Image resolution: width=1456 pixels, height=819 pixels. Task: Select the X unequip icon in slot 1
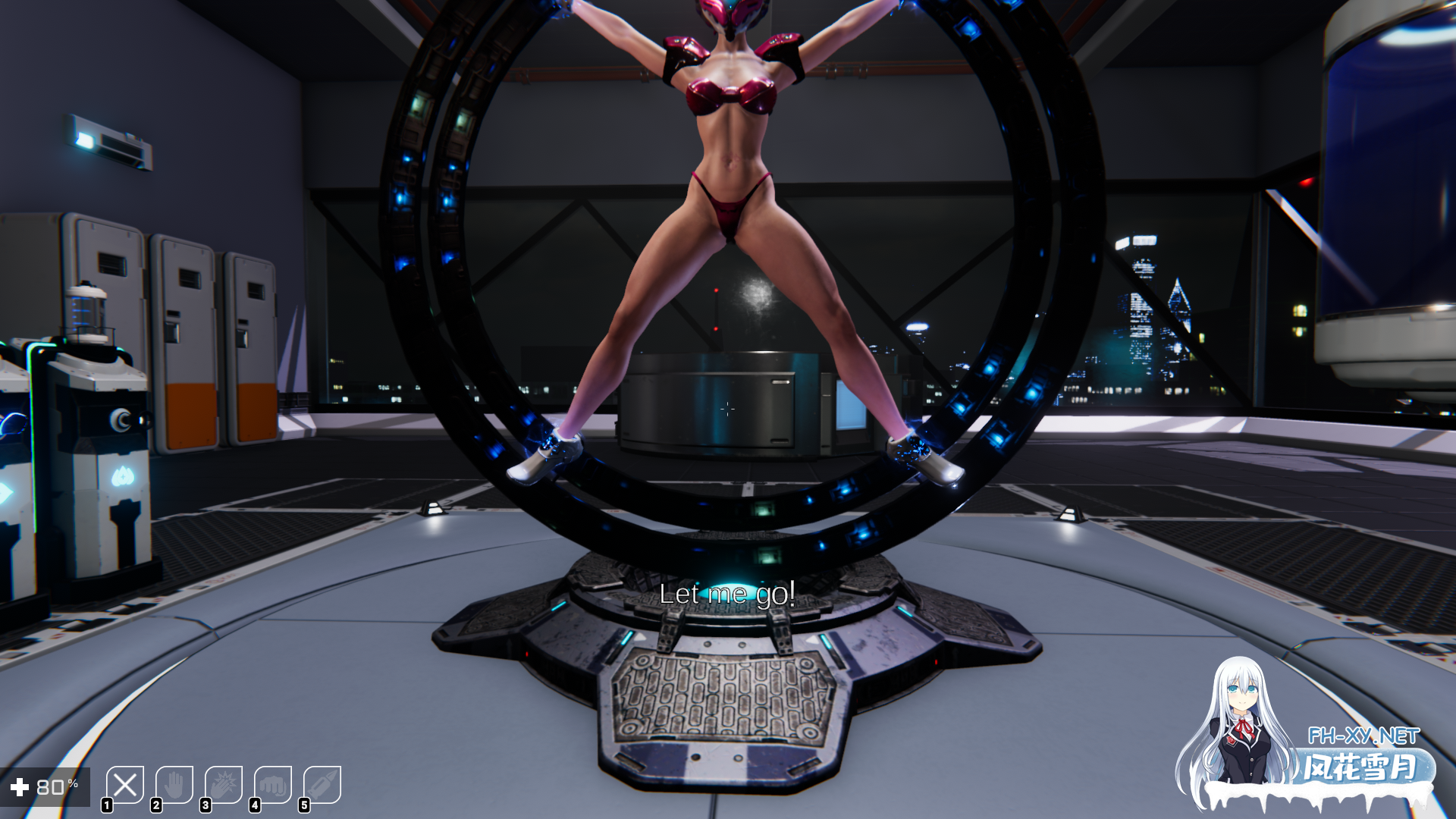point(124,786)
